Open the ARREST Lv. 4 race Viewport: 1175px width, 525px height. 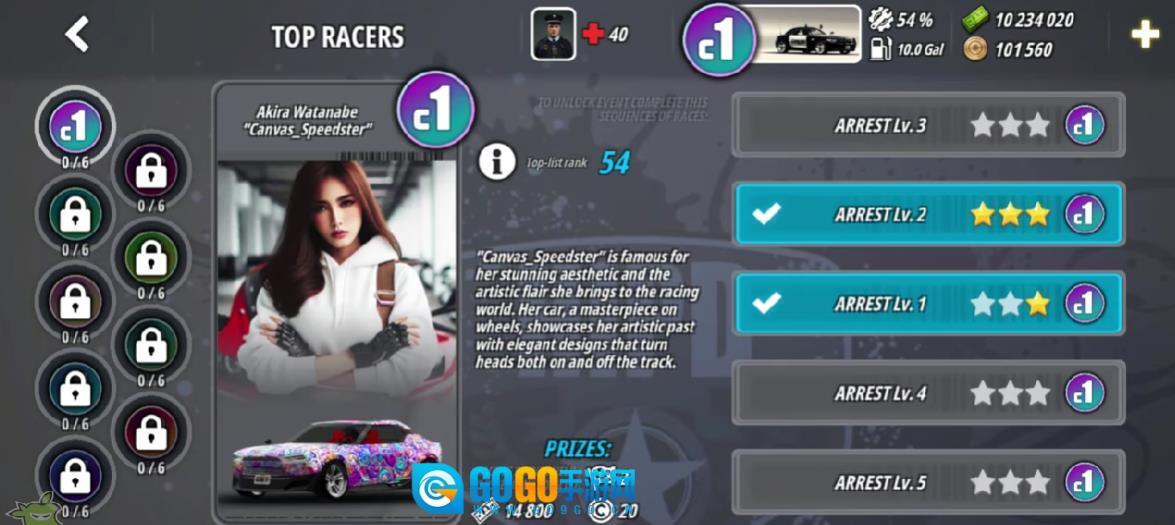[928, 393]
